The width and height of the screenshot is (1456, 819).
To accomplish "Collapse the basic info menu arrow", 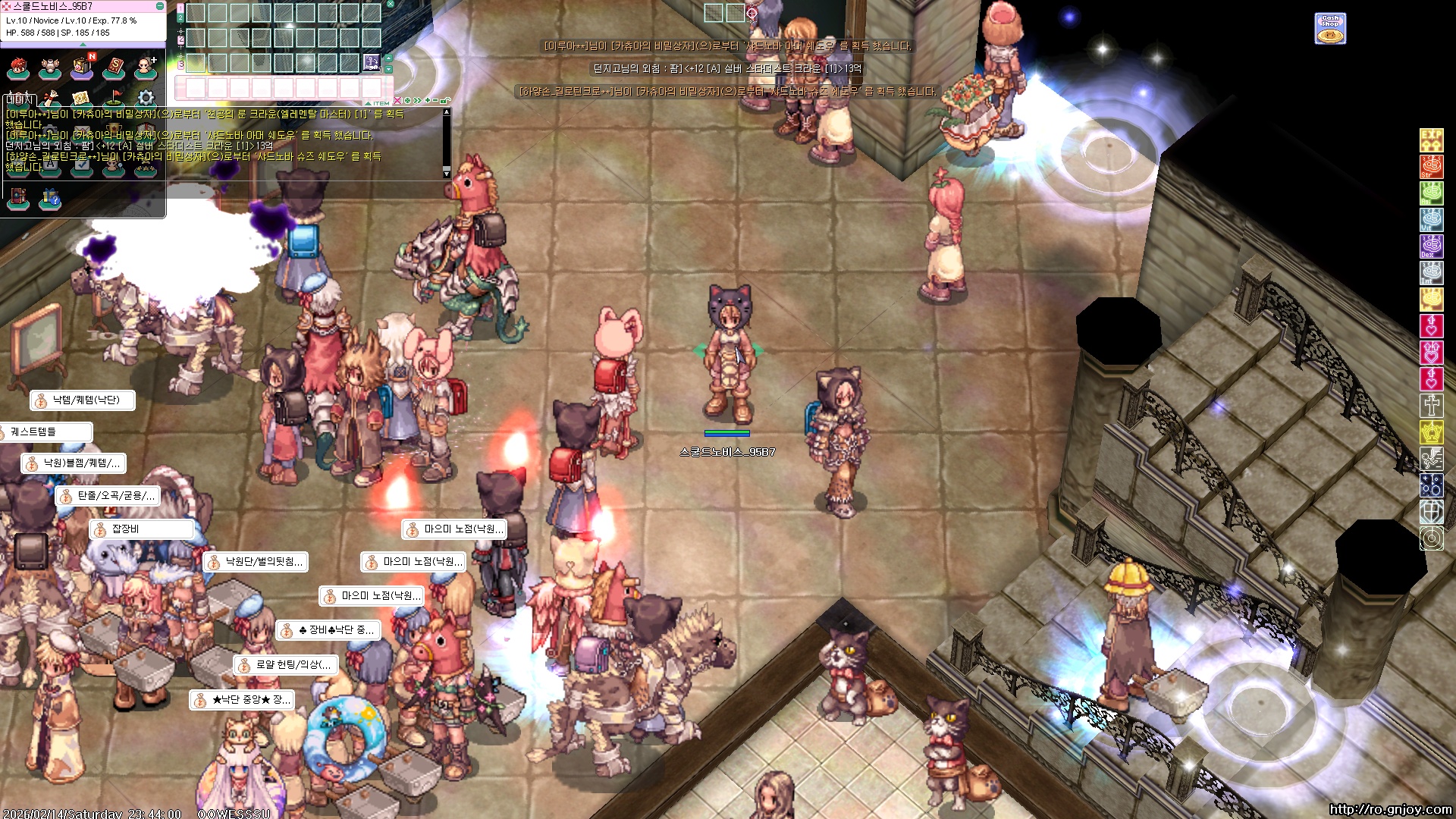I will point(83,44).
